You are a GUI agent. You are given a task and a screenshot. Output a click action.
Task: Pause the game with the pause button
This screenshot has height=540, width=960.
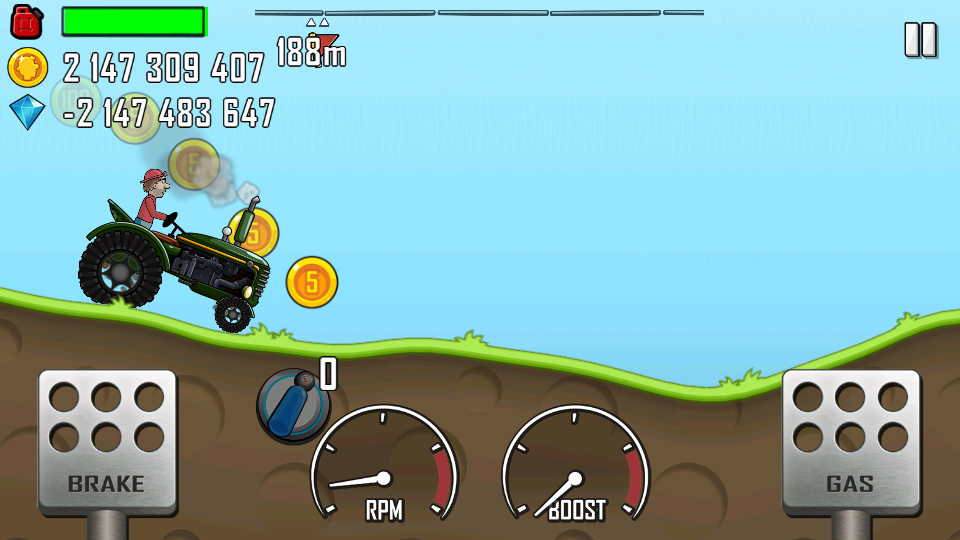(x=920, y=40)
